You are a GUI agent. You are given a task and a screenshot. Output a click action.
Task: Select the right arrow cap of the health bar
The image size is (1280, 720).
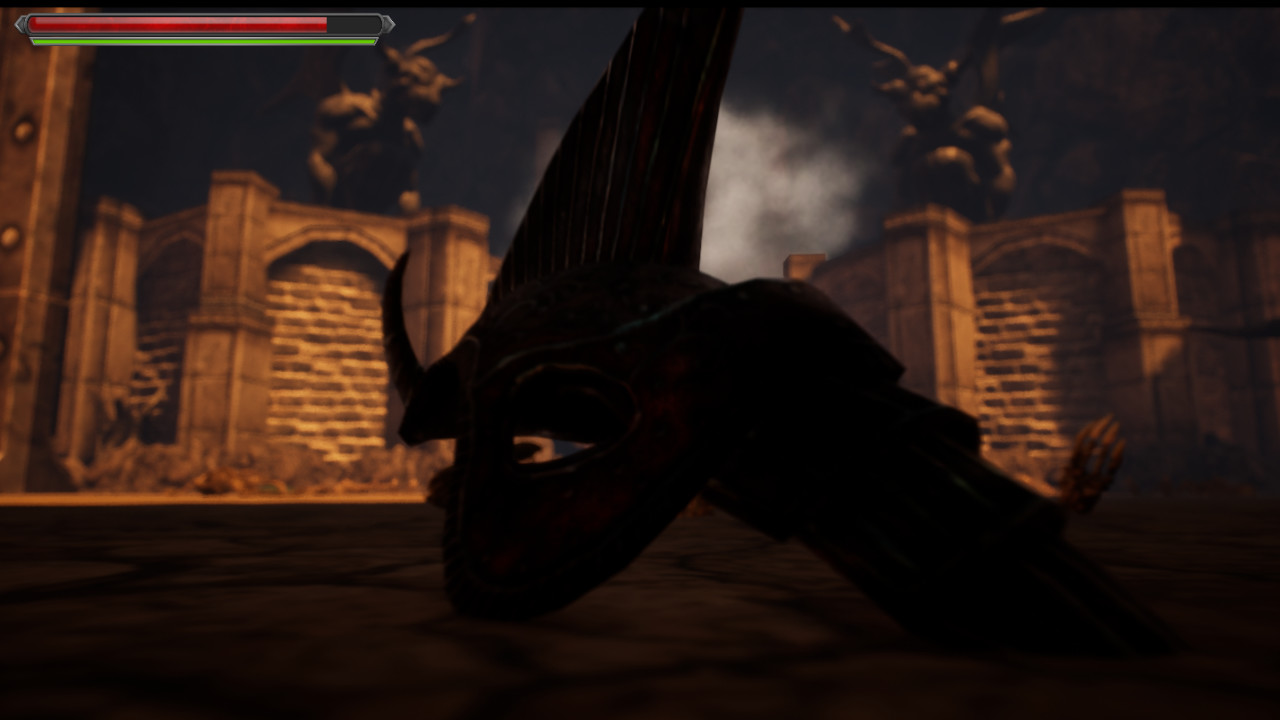(x=389, y=25)
